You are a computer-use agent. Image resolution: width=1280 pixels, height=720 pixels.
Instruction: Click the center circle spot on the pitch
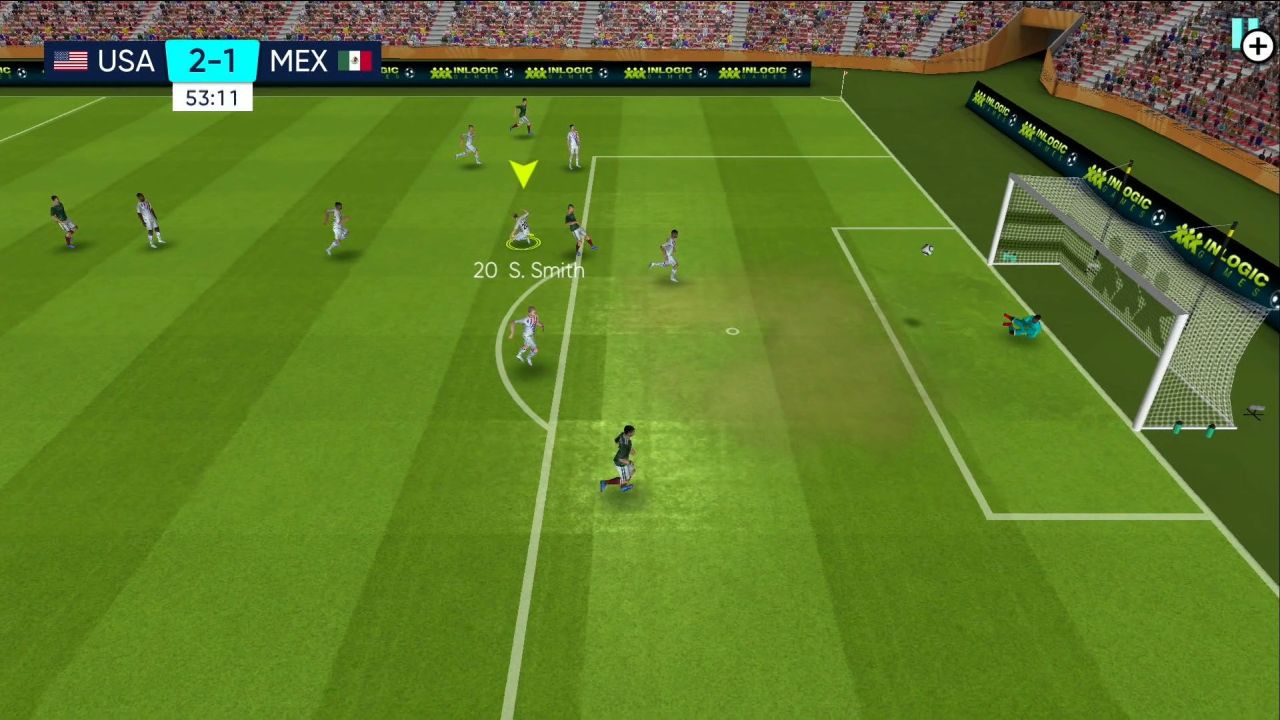point(731,330)
